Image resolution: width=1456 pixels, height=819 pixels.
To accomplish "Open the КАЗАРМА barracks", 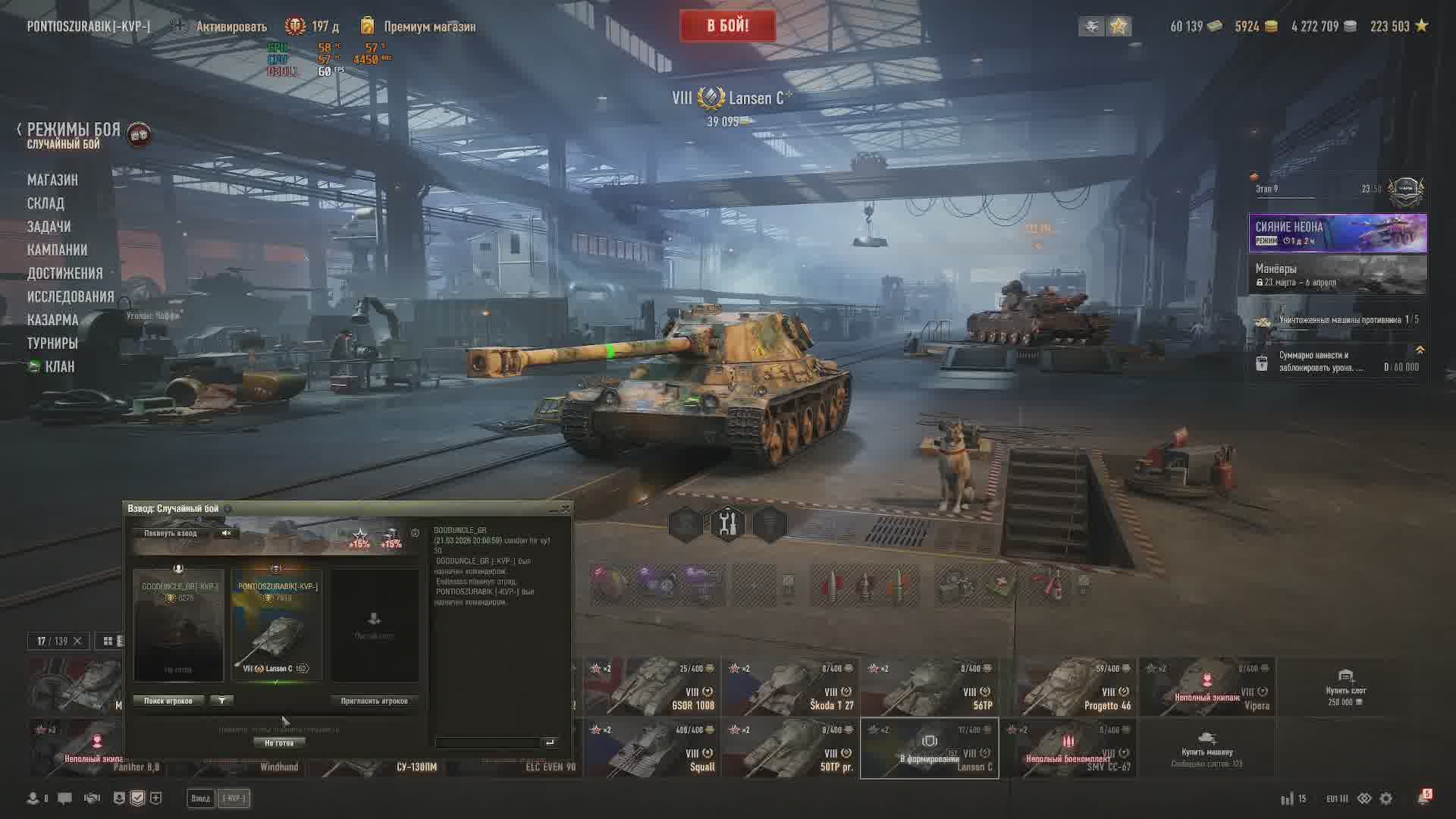I will click(x=52, y=320).
